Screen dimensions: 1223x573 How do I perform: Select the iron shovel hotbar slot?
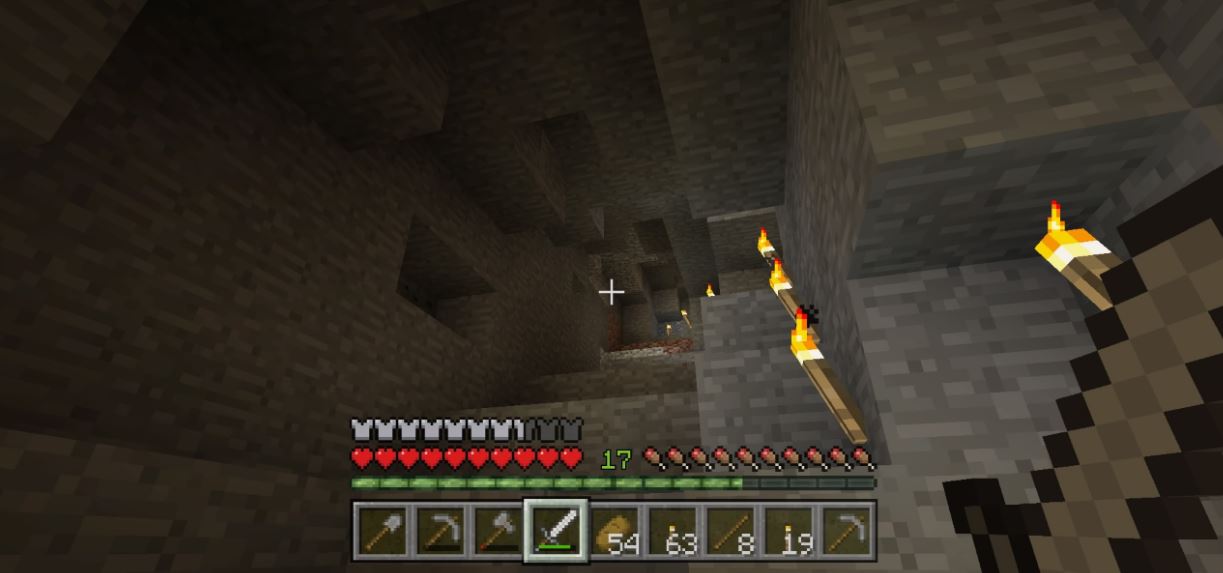coord(381,530)
